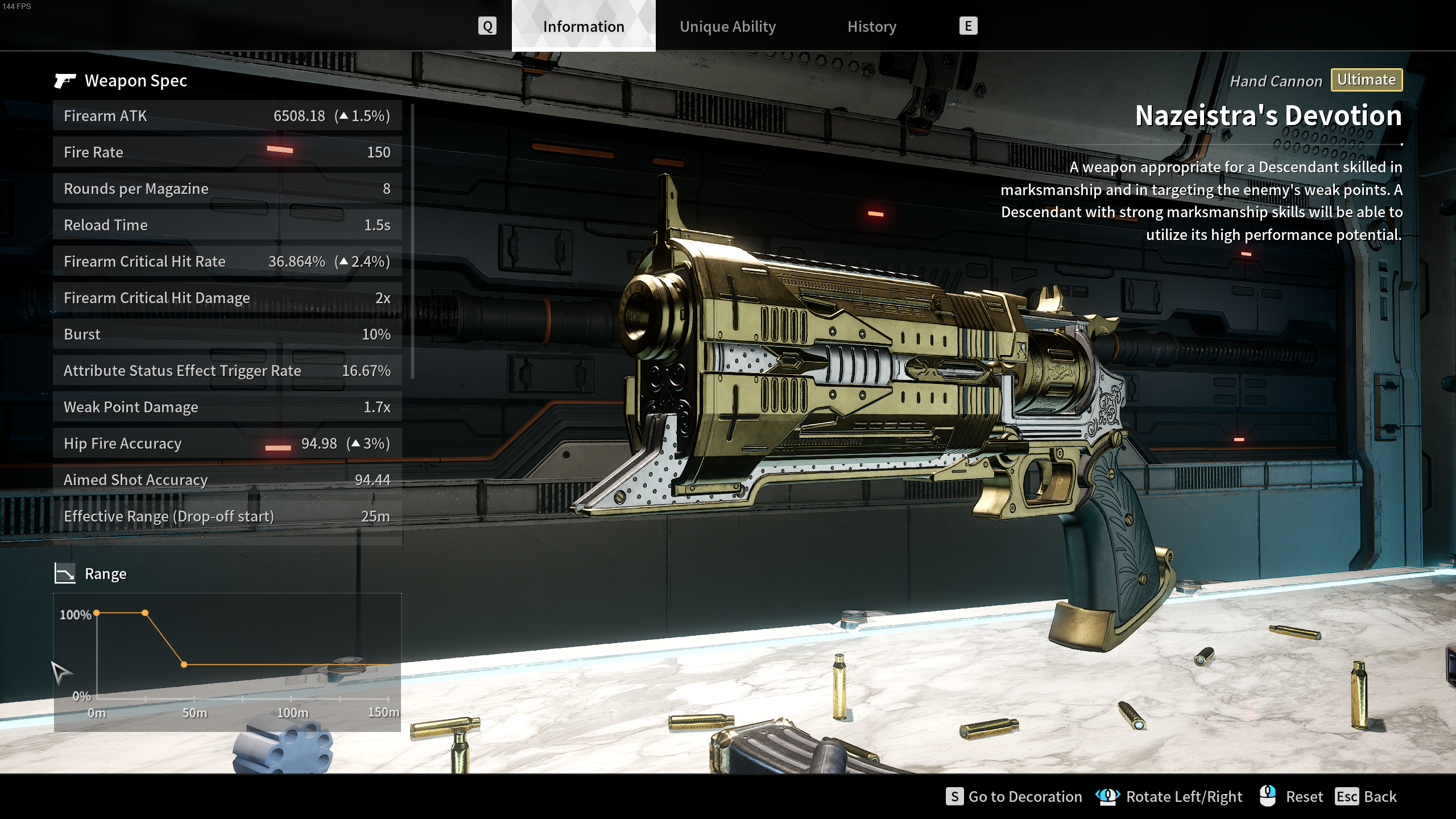Select the Hip Fire Accuracy row
This screenshot has width=1456, height=819.
point(227,444)
